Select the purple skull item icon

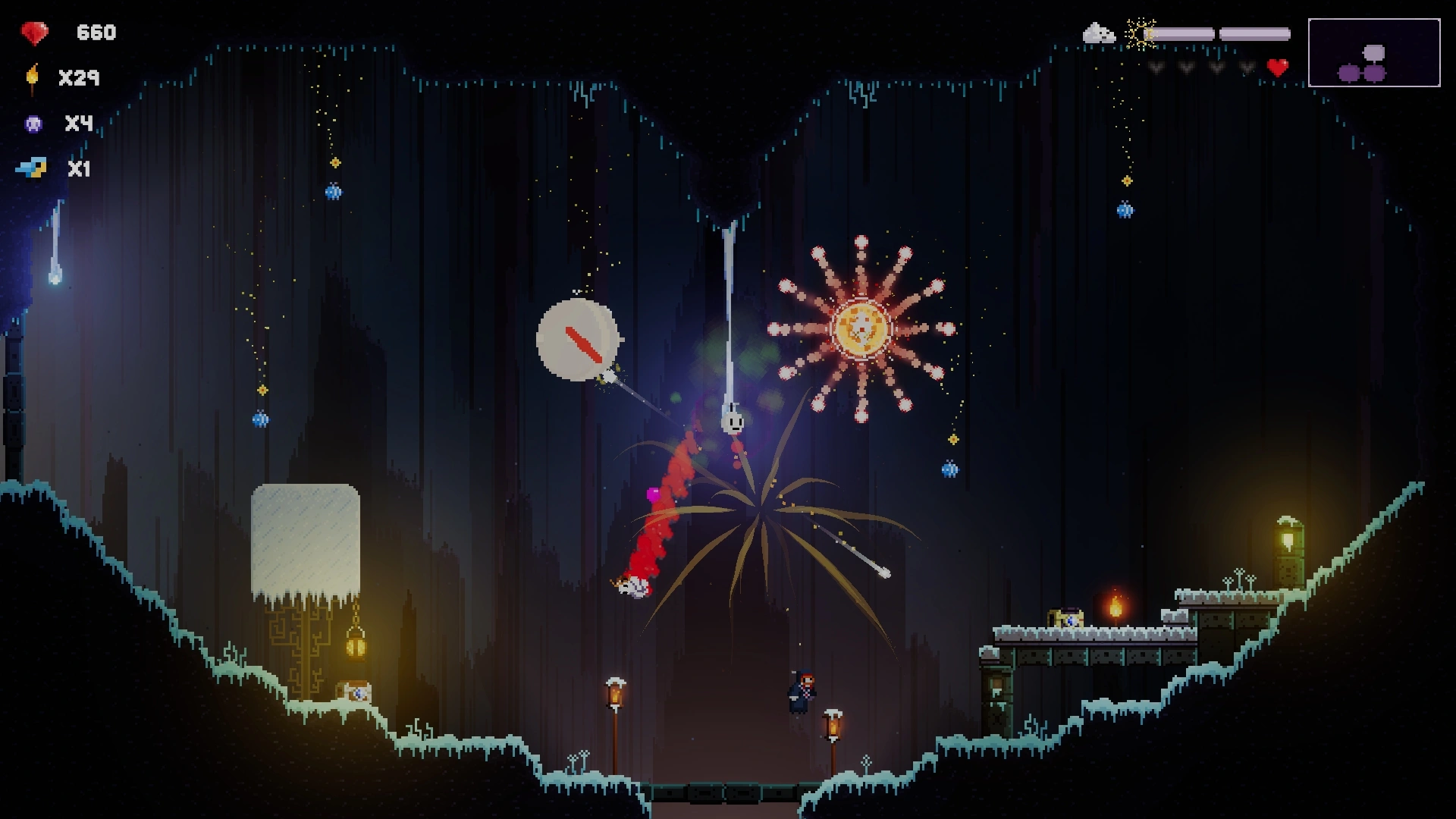pyautogui.click(x=33, y=124)
